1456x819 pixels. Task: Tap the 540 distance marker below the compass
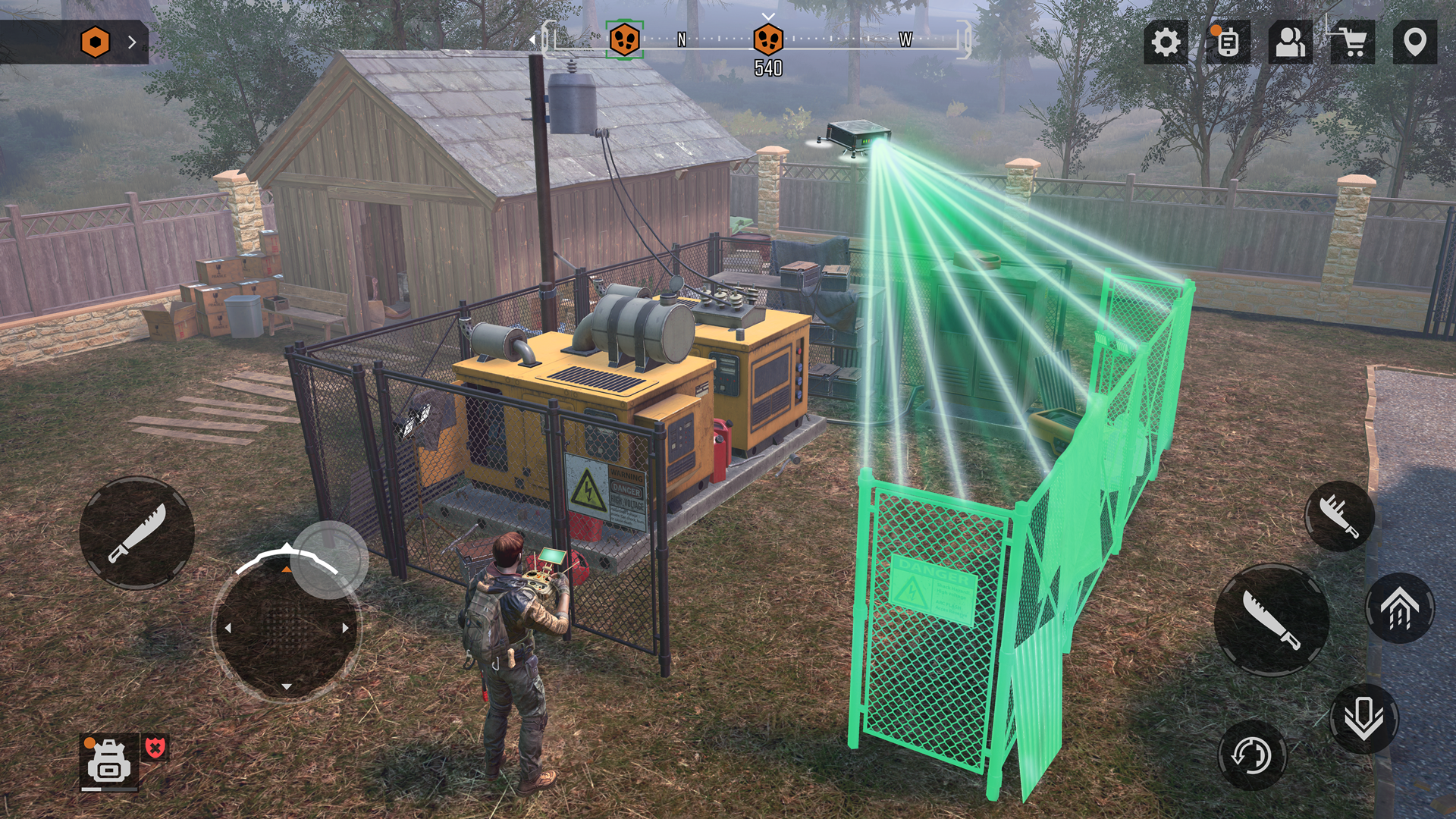tap(769, 68)
